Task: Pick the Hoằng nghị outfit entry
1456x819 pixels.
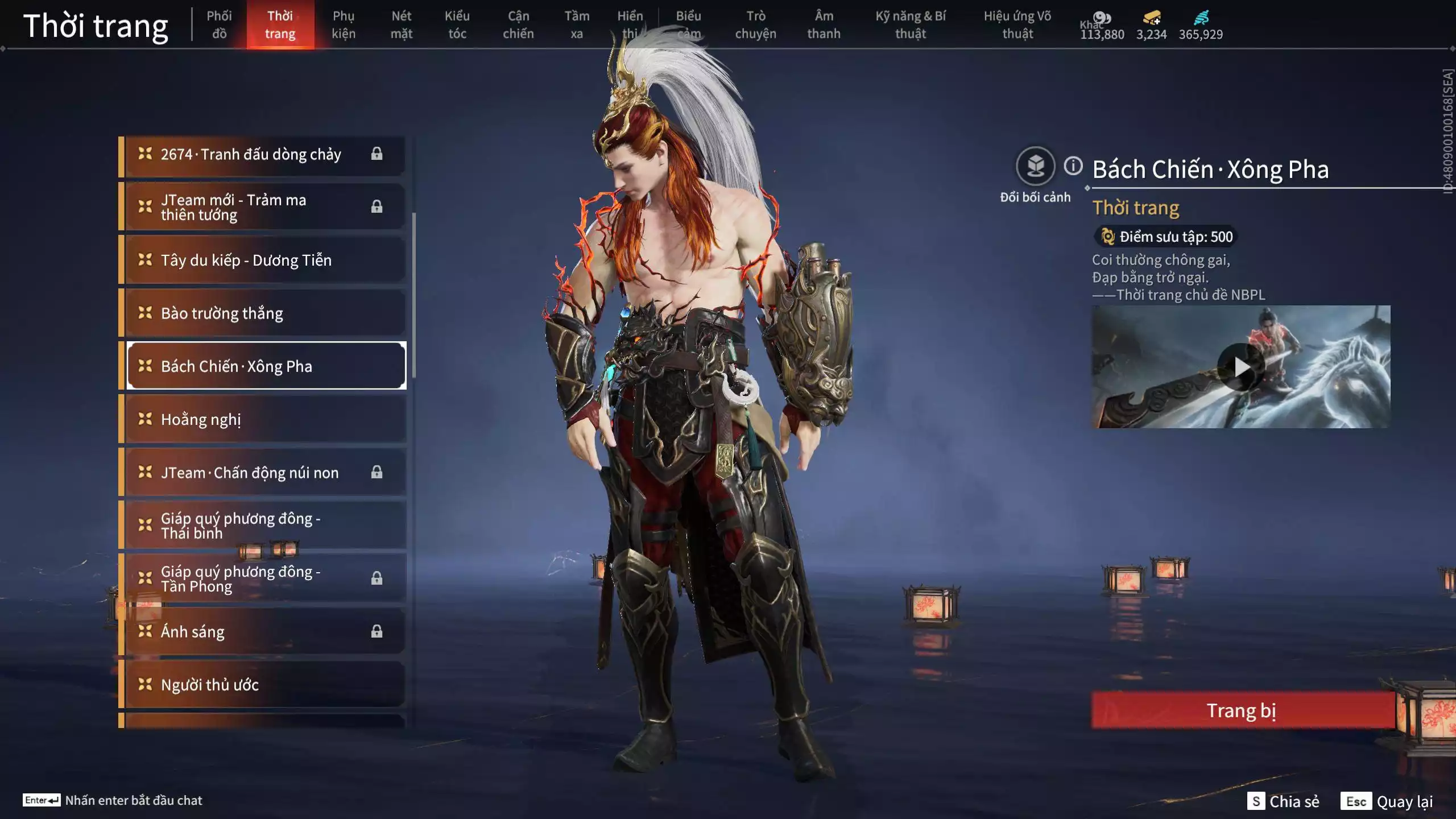Action: coord(265,419)
